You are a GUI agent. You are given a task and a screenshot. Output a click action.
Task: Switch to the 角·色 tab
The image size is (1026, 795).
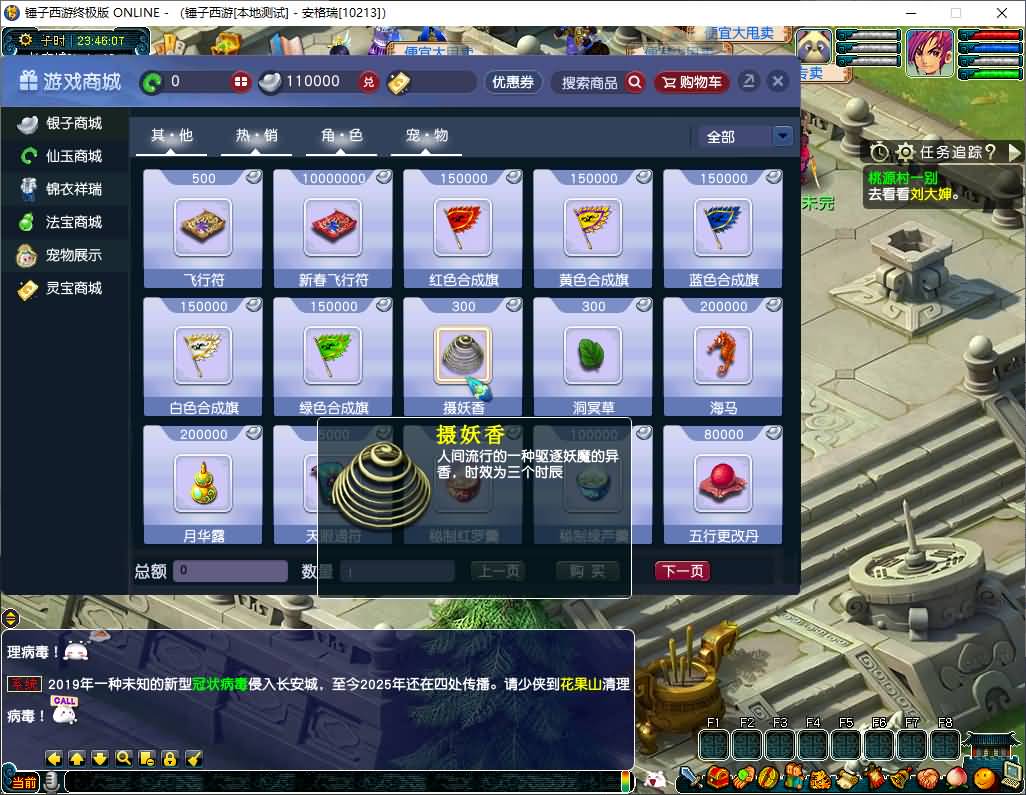pos(342,136)
